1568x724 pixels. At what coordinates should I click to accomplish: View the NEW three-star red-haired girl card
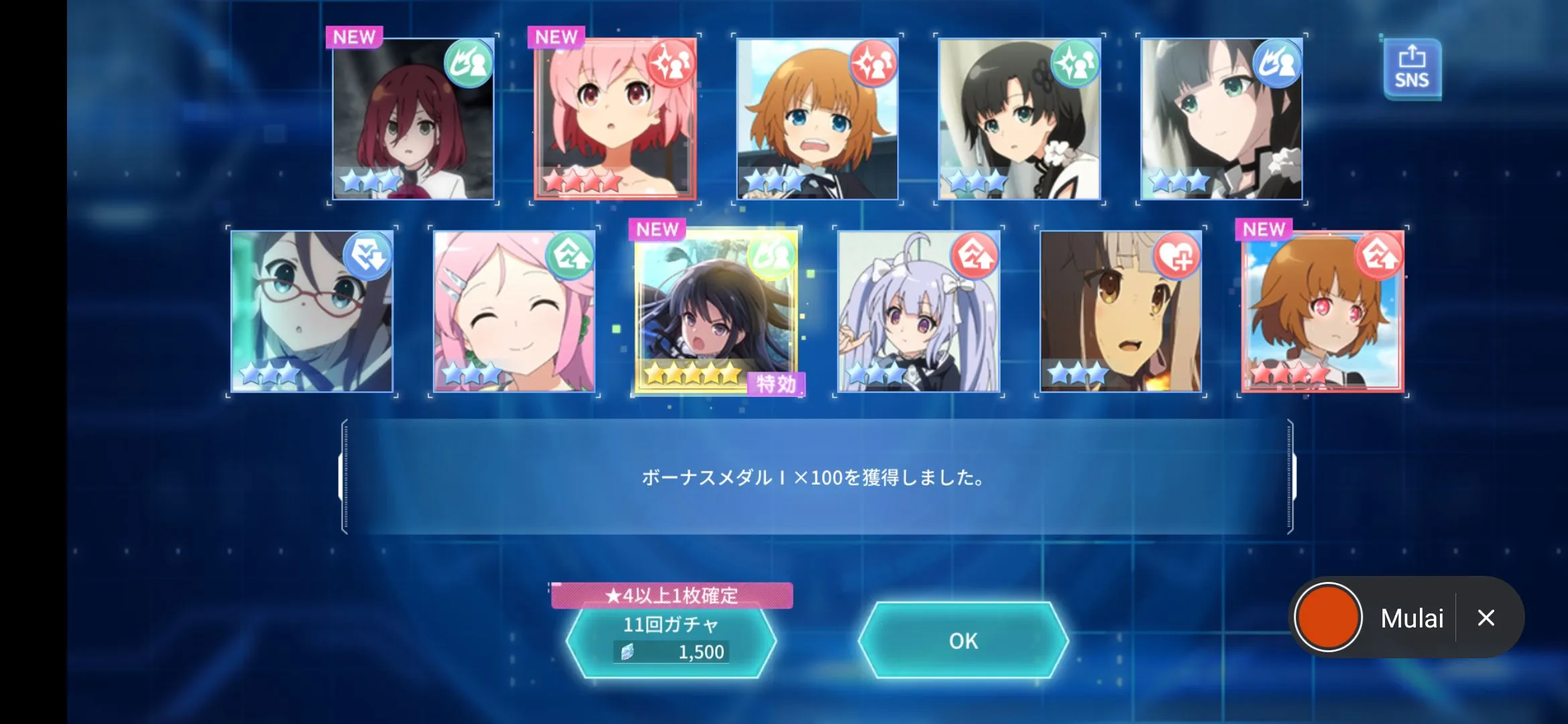(x=413, y=119)
